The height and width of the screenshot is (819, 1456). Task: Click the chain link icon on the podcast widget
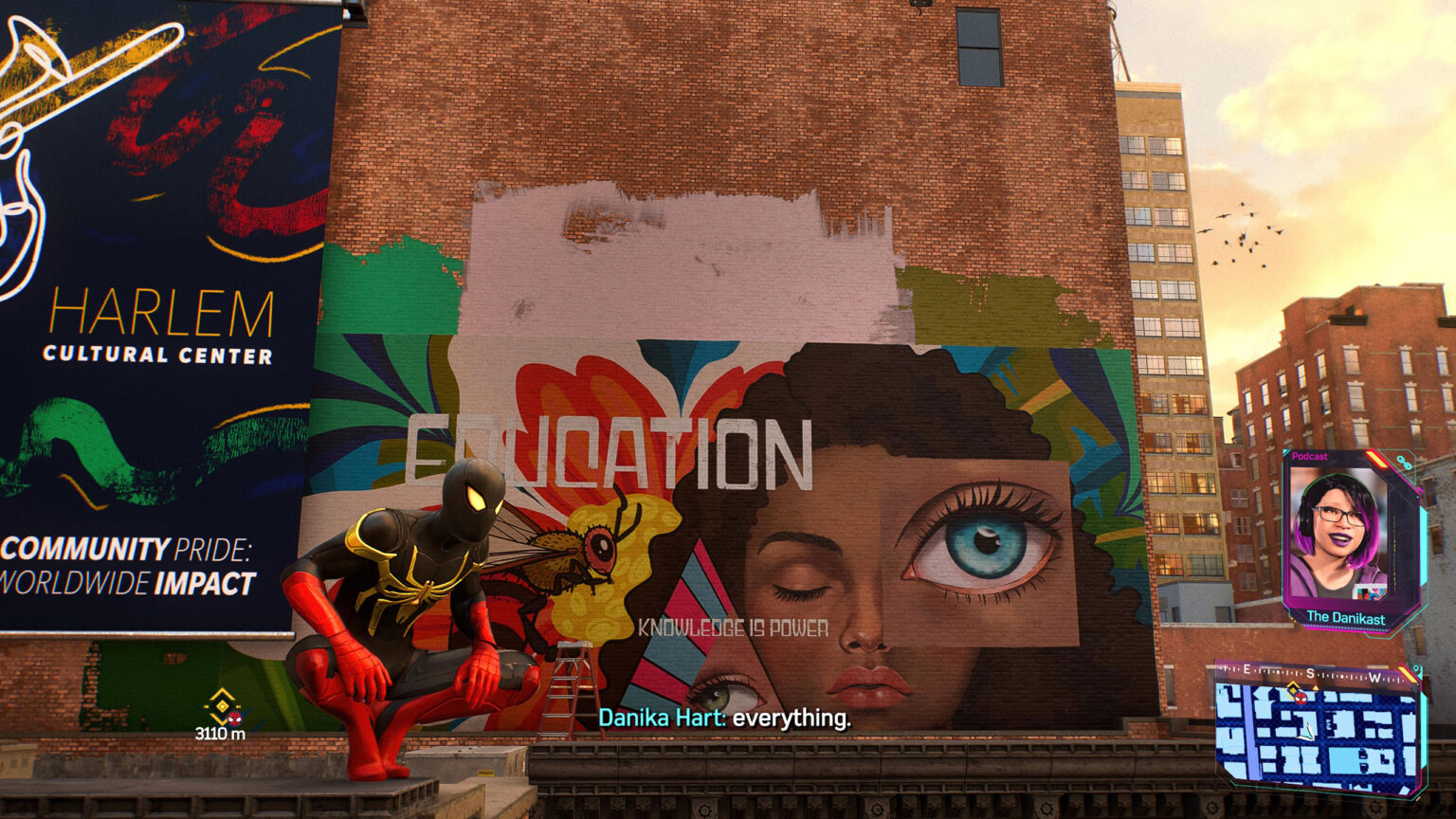(1403, 460)
